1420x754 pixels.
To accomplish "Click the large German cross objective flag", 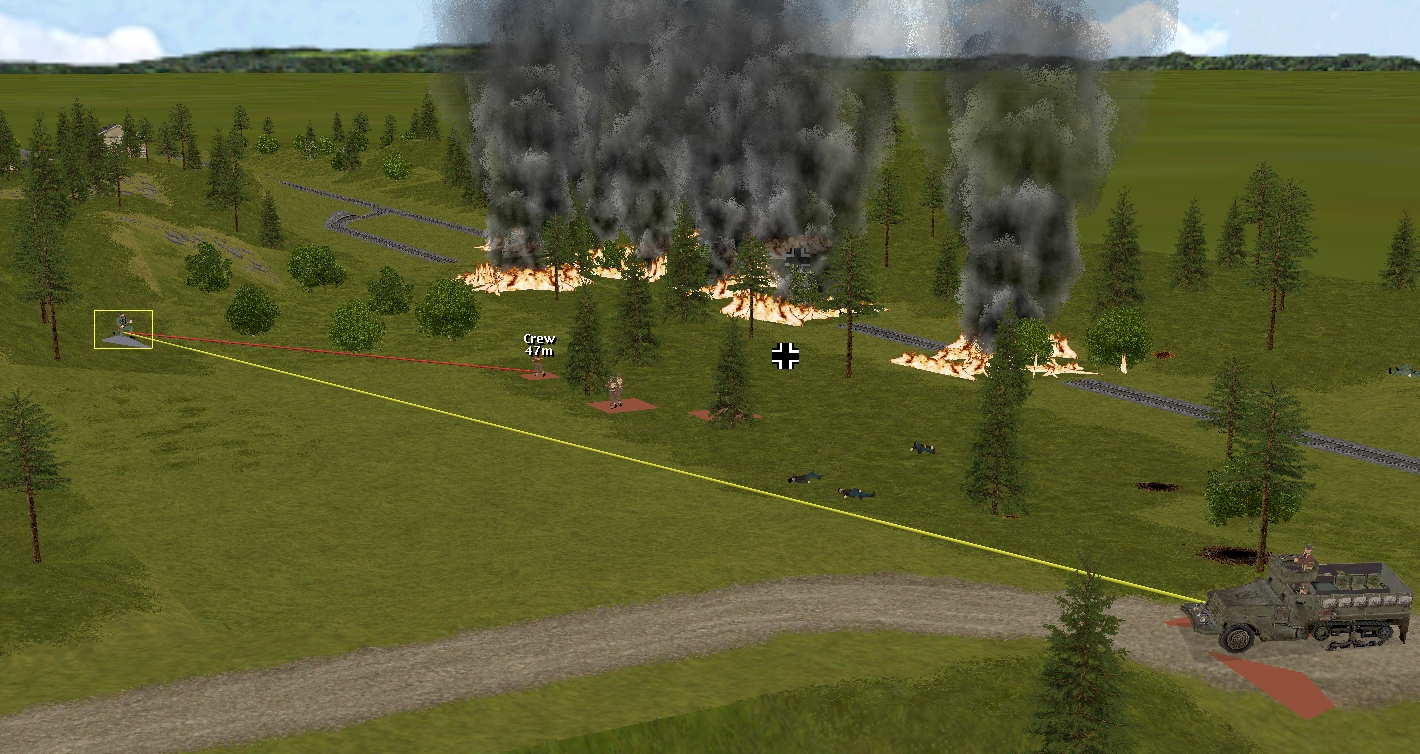I will (x=785, y=356).
